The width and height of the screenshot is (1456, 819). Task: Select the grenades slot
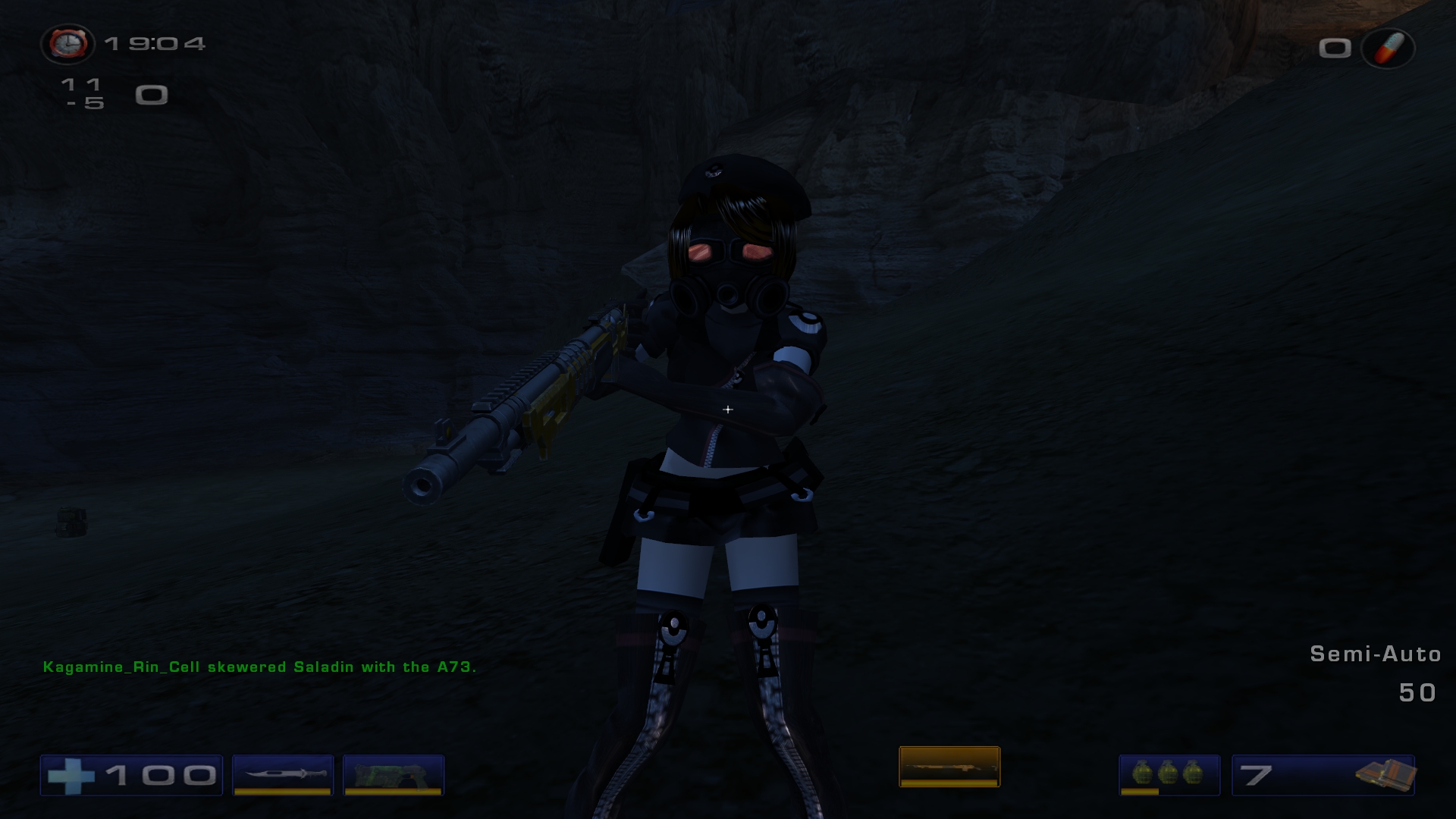pos(1169,774)
